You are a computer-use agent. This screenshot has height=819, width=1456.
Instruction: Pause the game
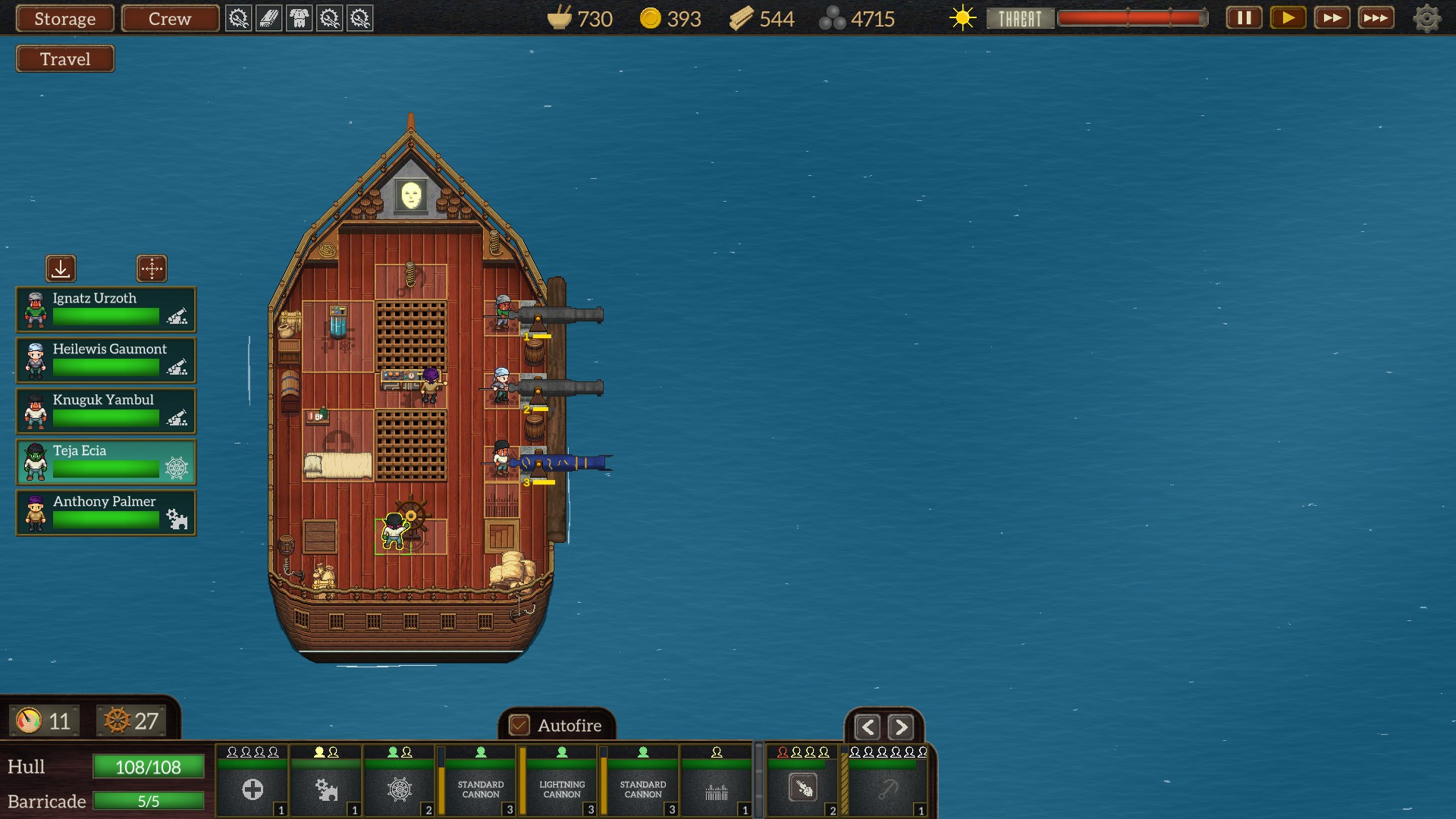1244,17
